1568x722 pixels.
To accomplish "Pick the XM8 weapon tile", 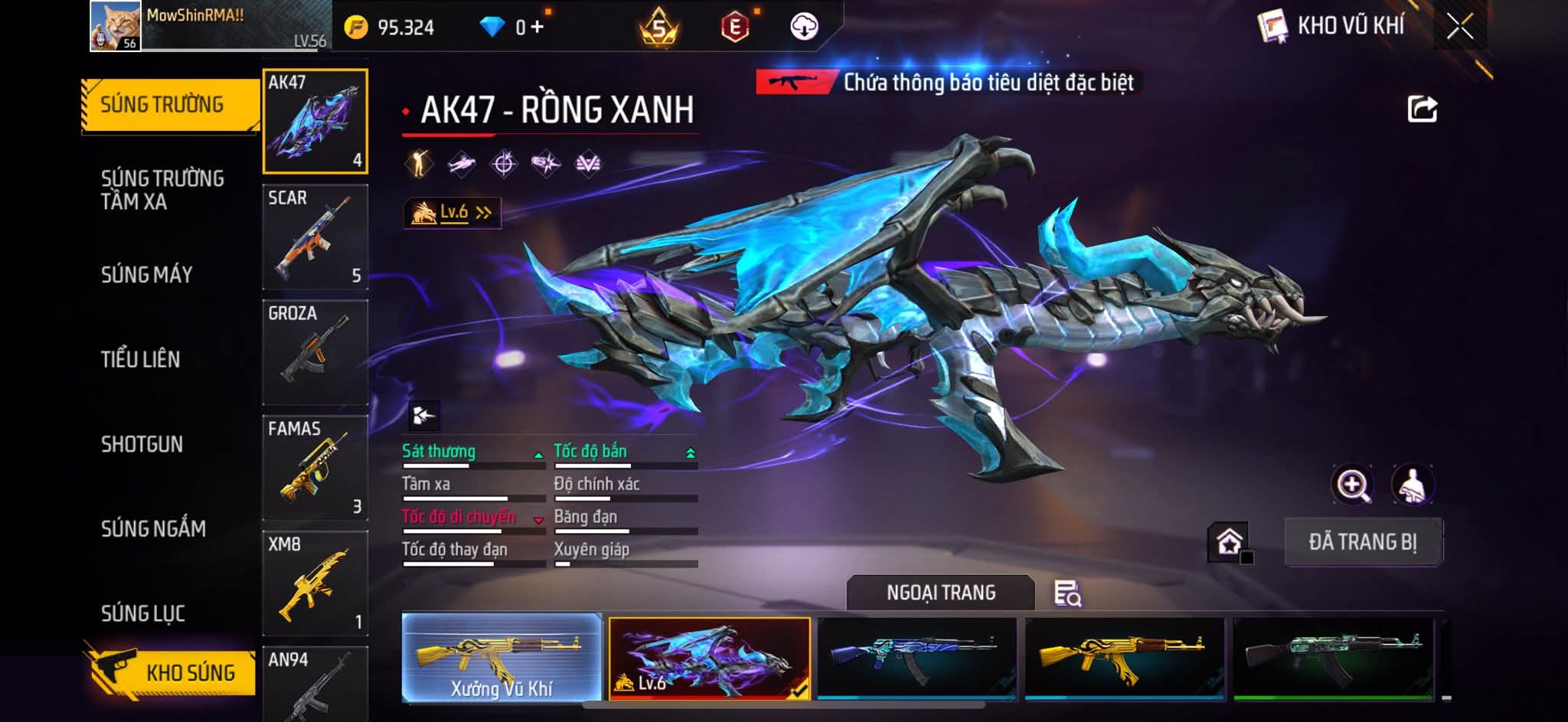I will pos(315,583).
